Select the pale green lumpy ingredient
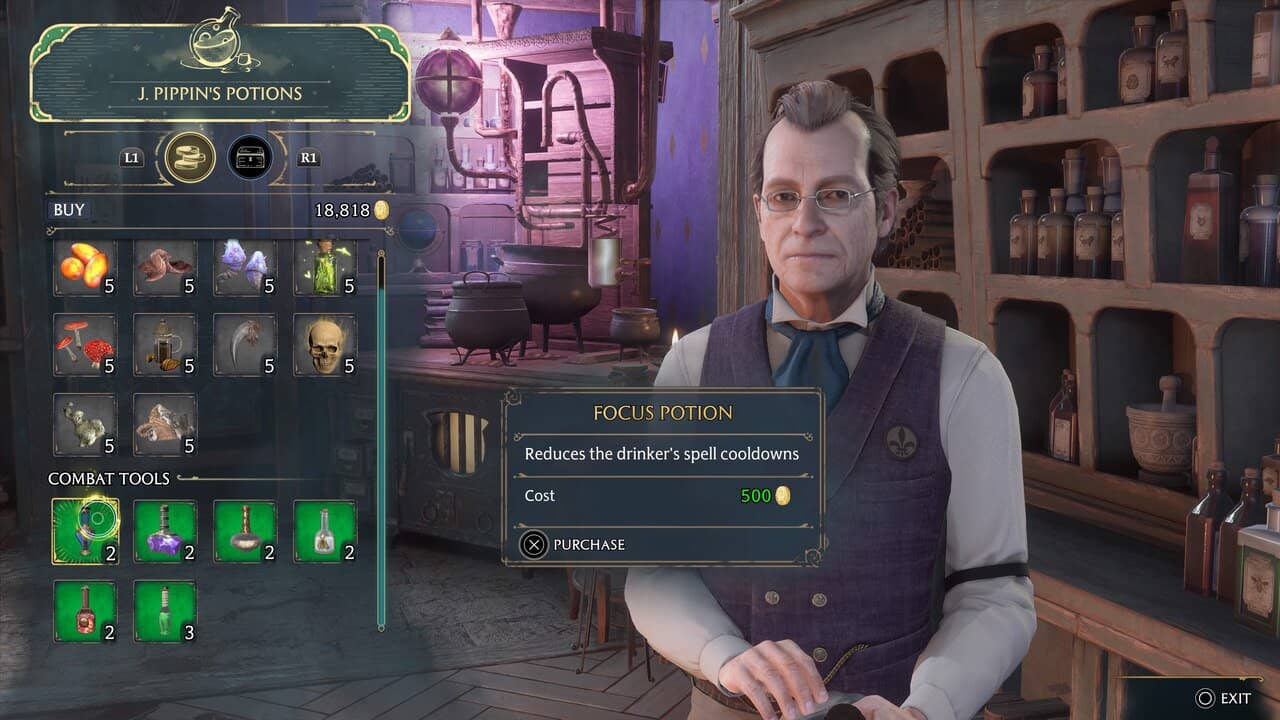Viewport: 1280px width, 720px height. pos(85,424)
